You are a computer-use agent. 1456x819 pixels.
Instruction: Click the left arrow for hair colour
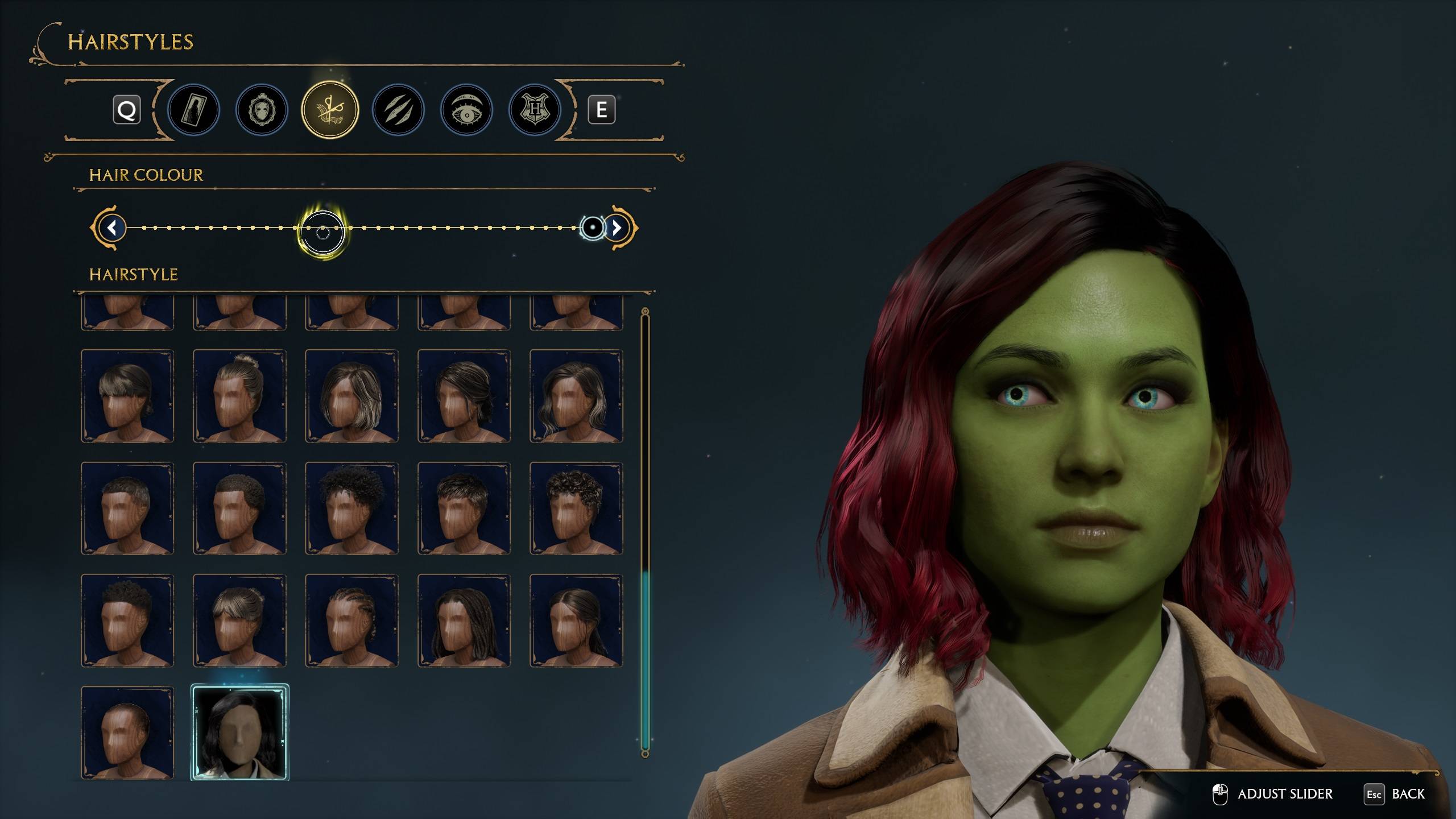[111, 228]
